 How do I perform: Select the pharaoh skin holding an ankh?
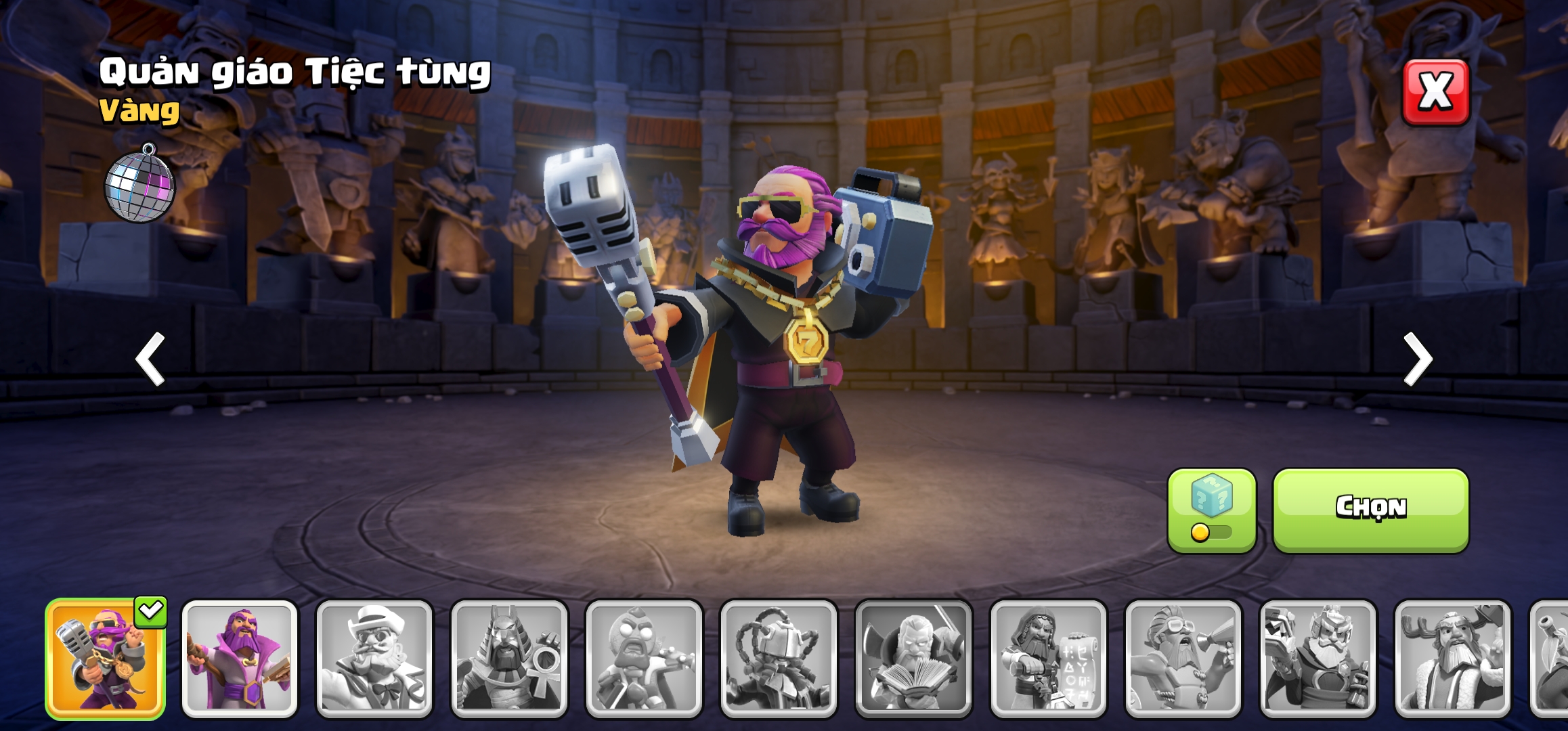pos(509,658)
